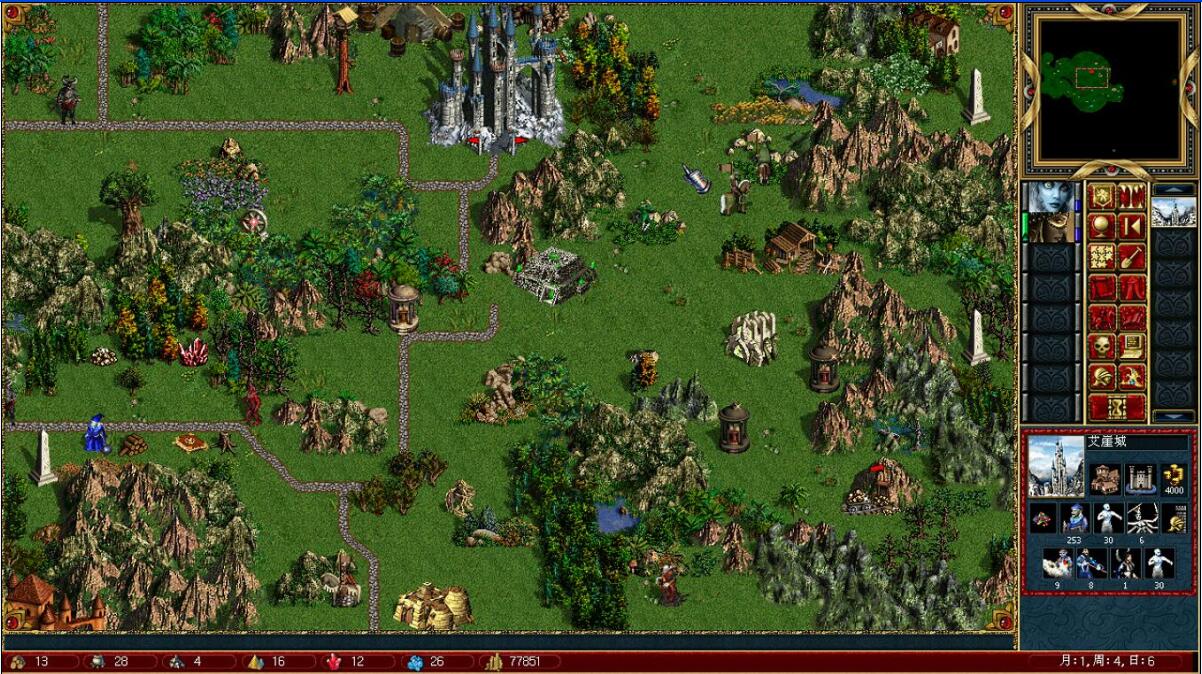Click the fort icon in town panel

[1140, 478]
